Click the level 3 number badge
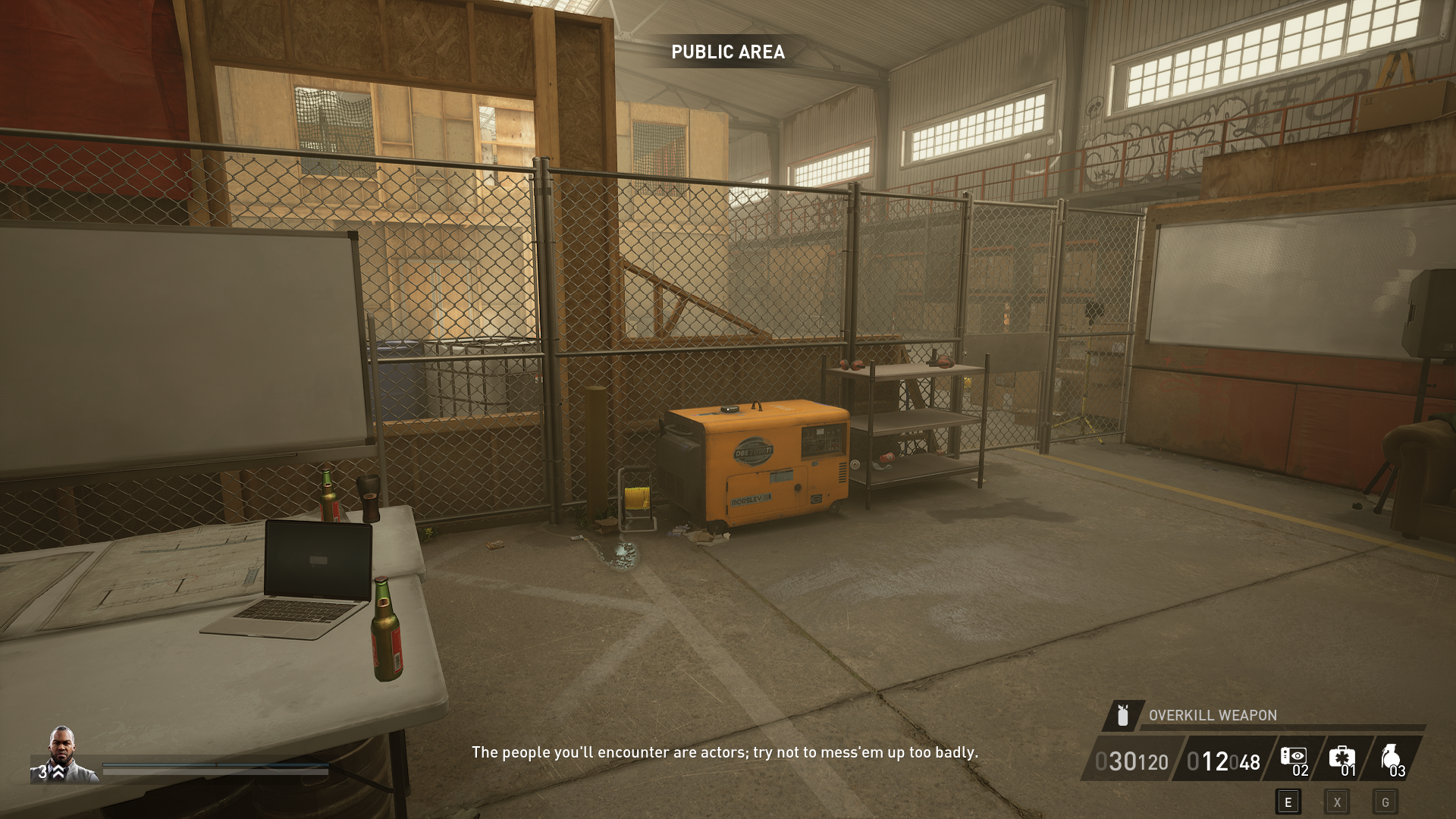The image size is (1456, 819). click(42, 772)
